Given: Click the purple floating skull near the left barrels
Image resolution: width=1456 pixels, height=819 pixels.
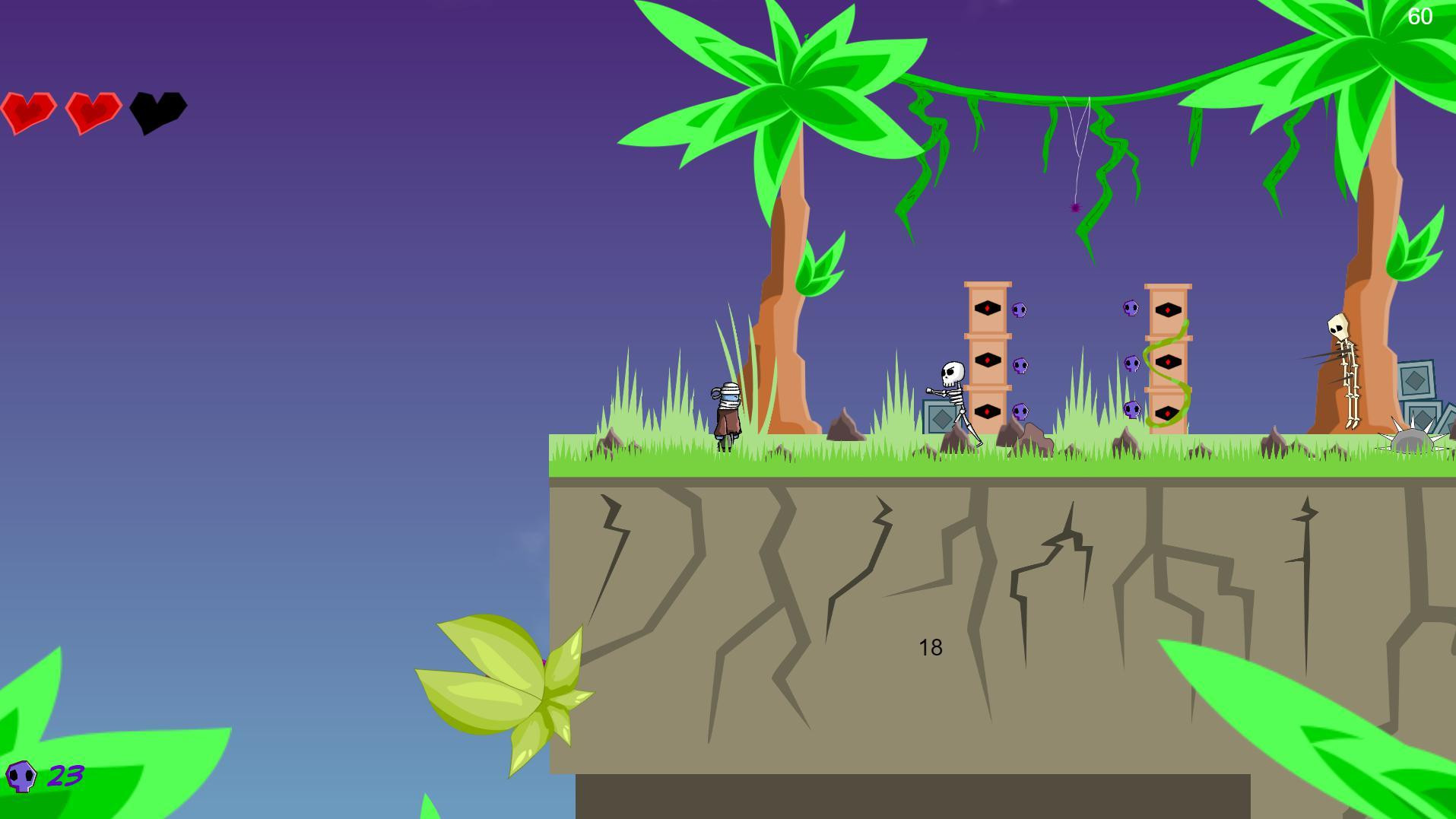Looking at the screenshot, I should pos(1020,310).
